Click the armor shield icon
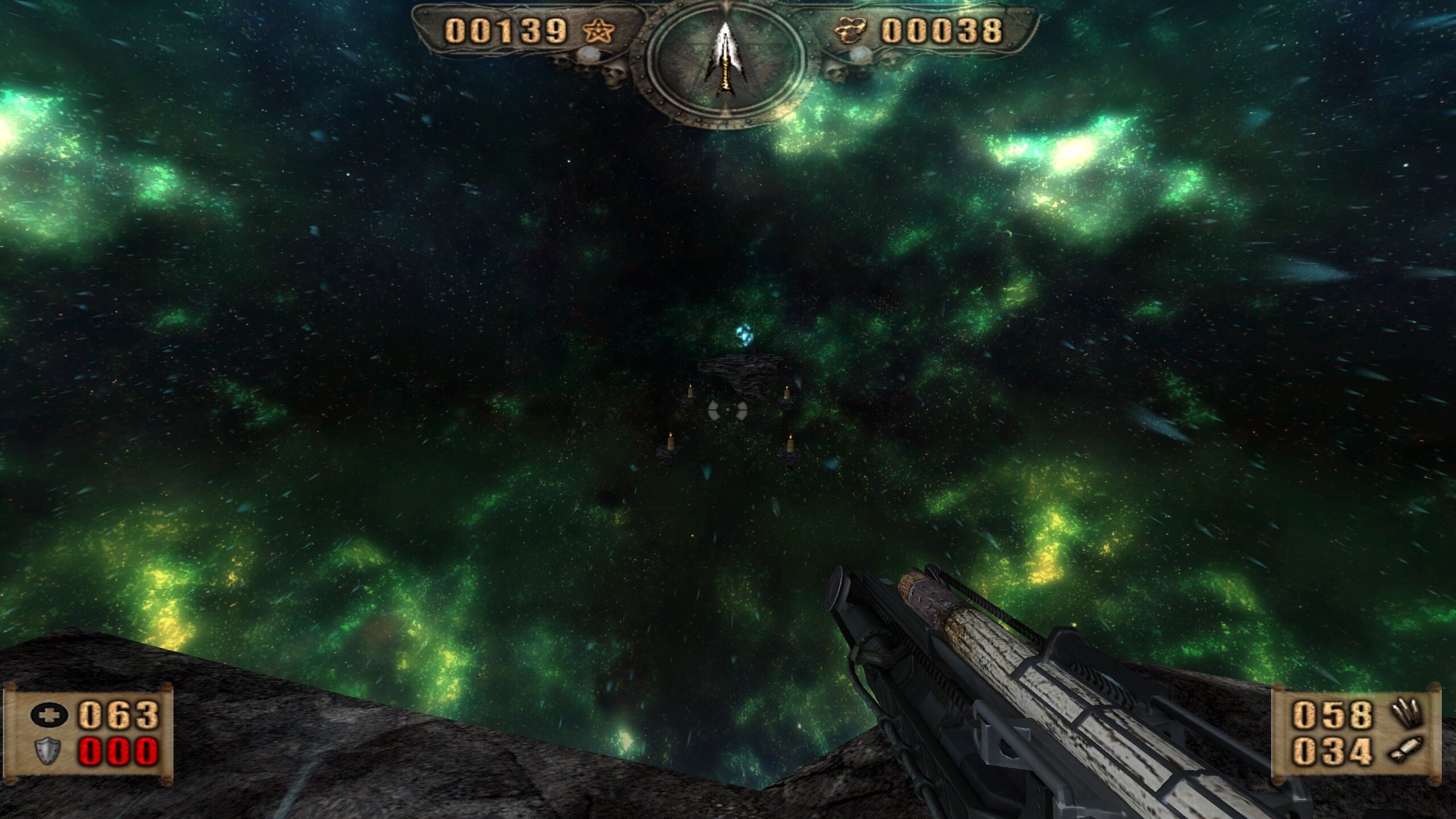This screenshot has width=1456, height=819. click(x=49, y=751)
